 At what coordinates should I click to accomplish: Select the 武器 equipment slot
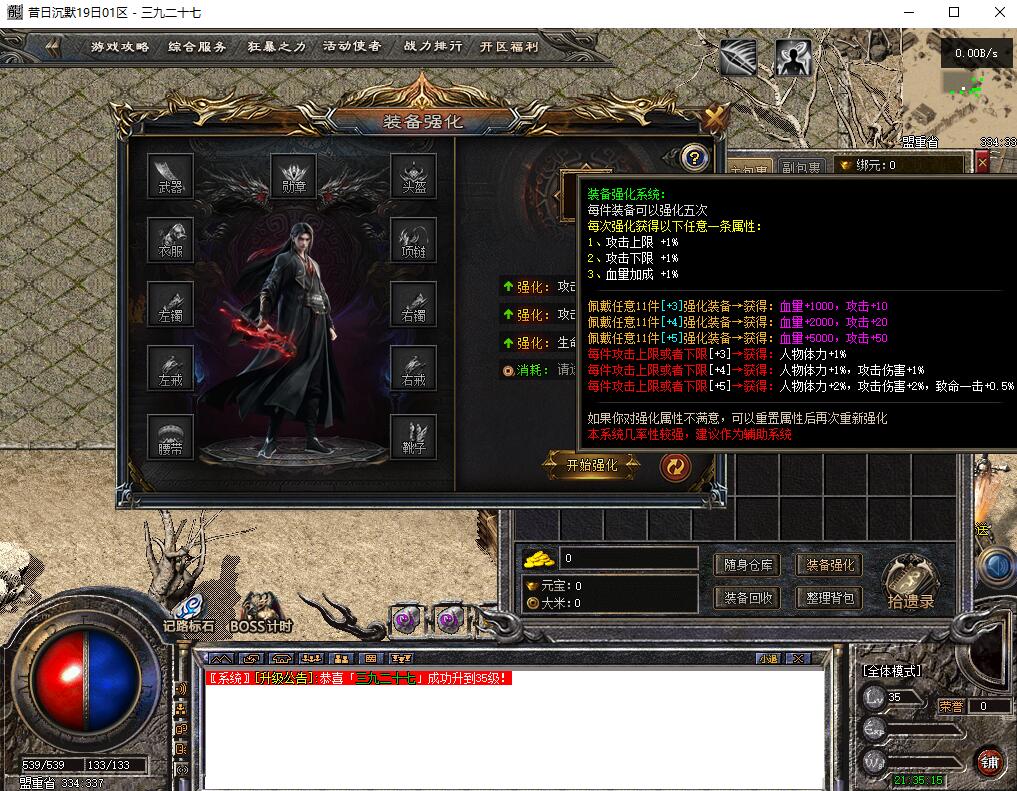170,176
